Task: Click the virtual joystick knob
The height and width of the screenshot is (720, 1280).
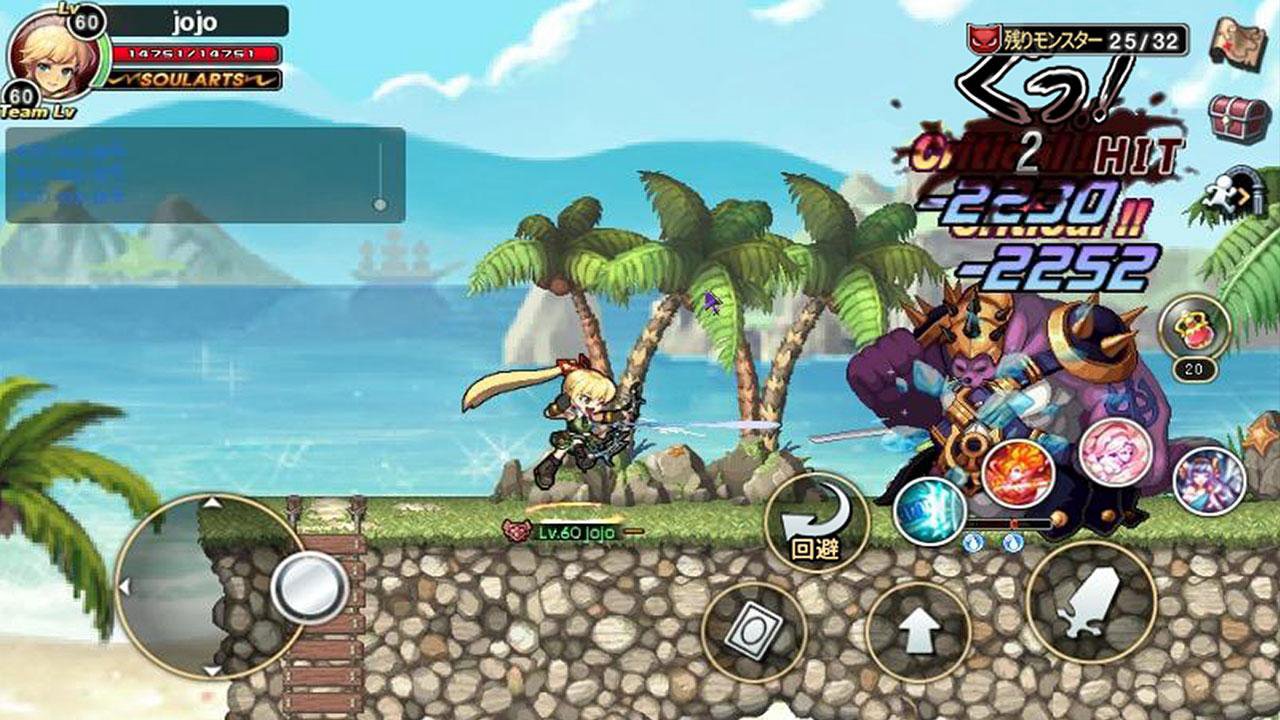Action: pyautogui.click(x=309, y=586)
